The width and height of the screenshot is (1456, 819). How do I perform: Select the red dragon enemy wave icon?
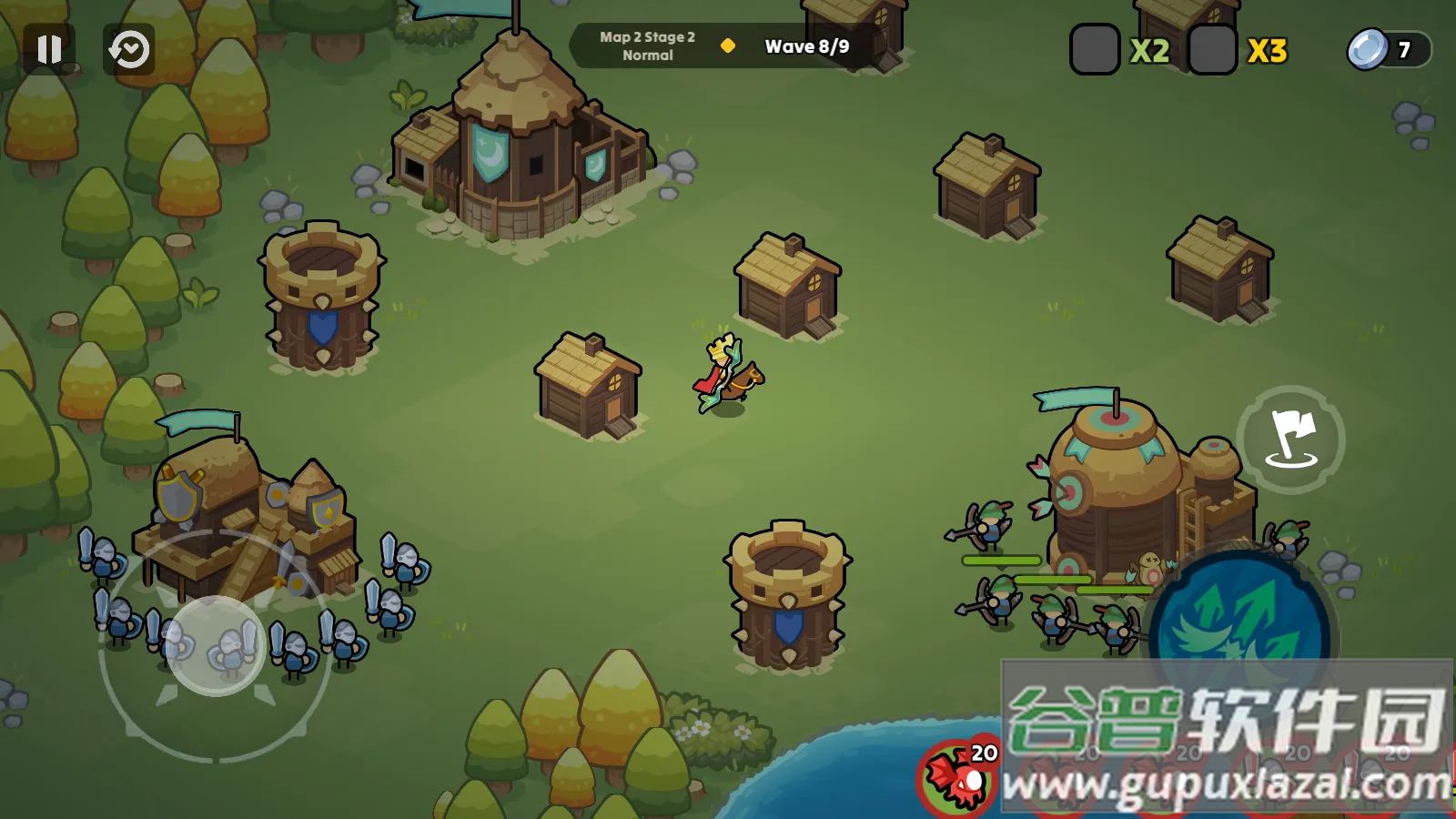pyautogui.click(x=957, y=777)
